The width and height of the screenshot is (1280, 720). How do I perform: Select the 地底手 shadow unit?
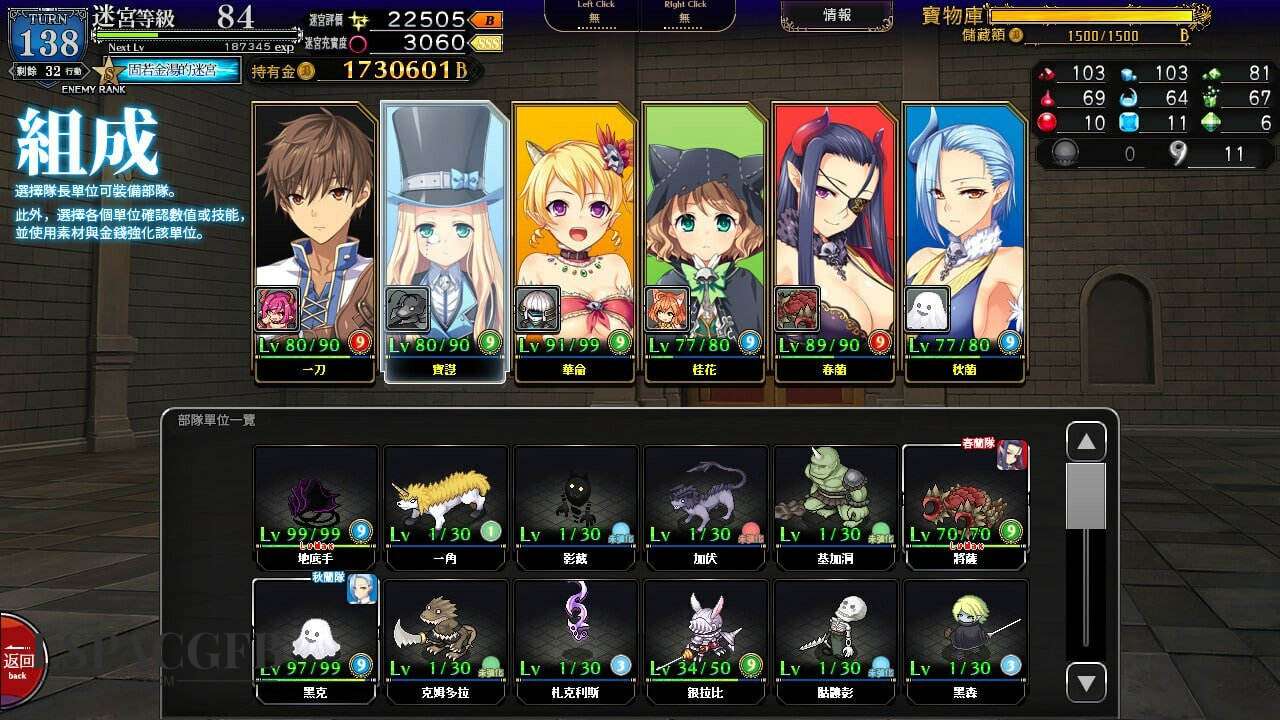(316, 505)
